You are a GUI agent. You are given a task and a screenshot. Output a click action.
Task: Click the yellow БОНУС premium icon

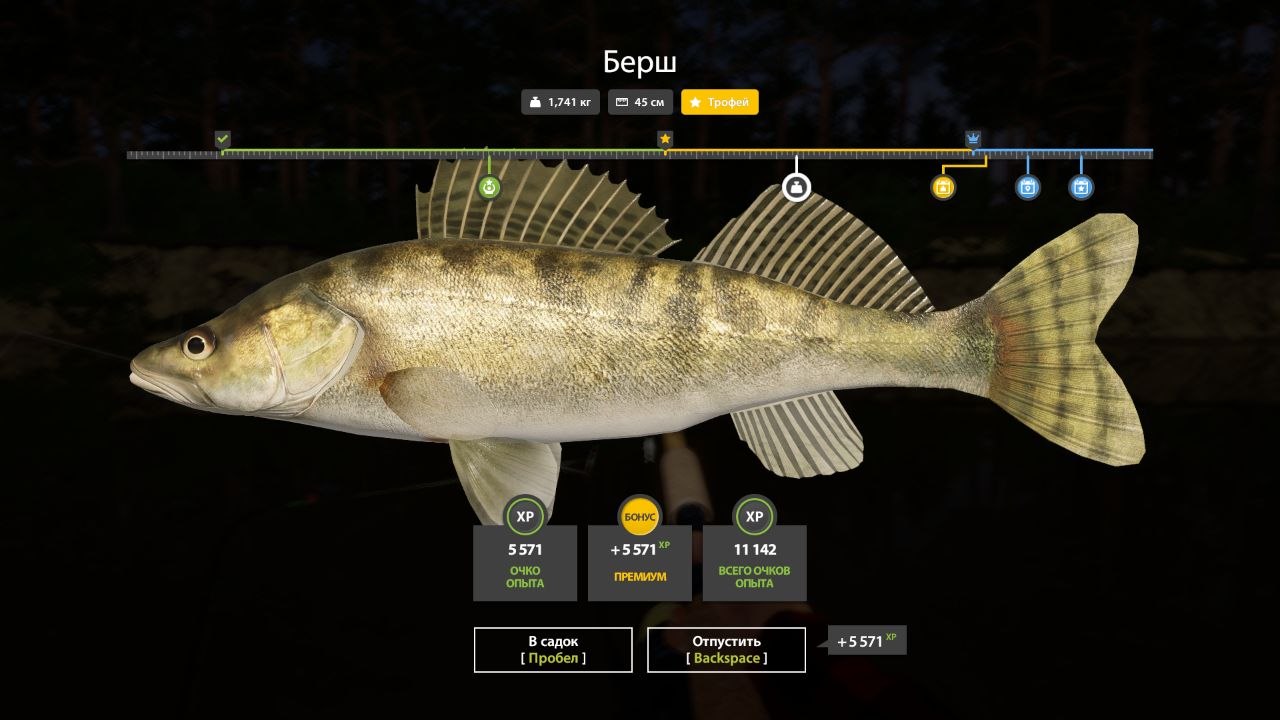(x=639, y=516)
